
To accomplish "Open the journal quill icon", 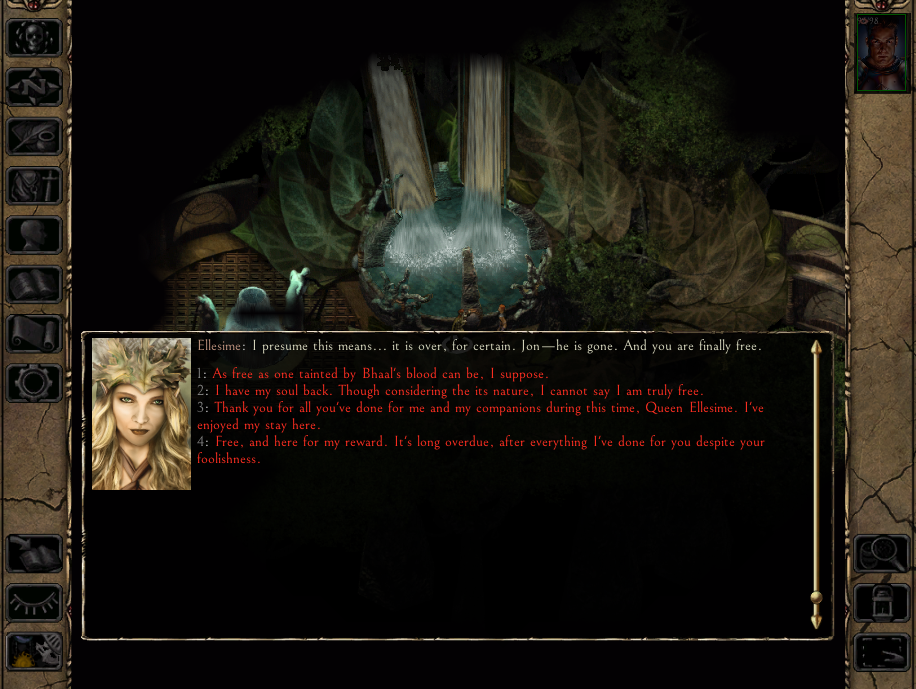I will point(34,136).
